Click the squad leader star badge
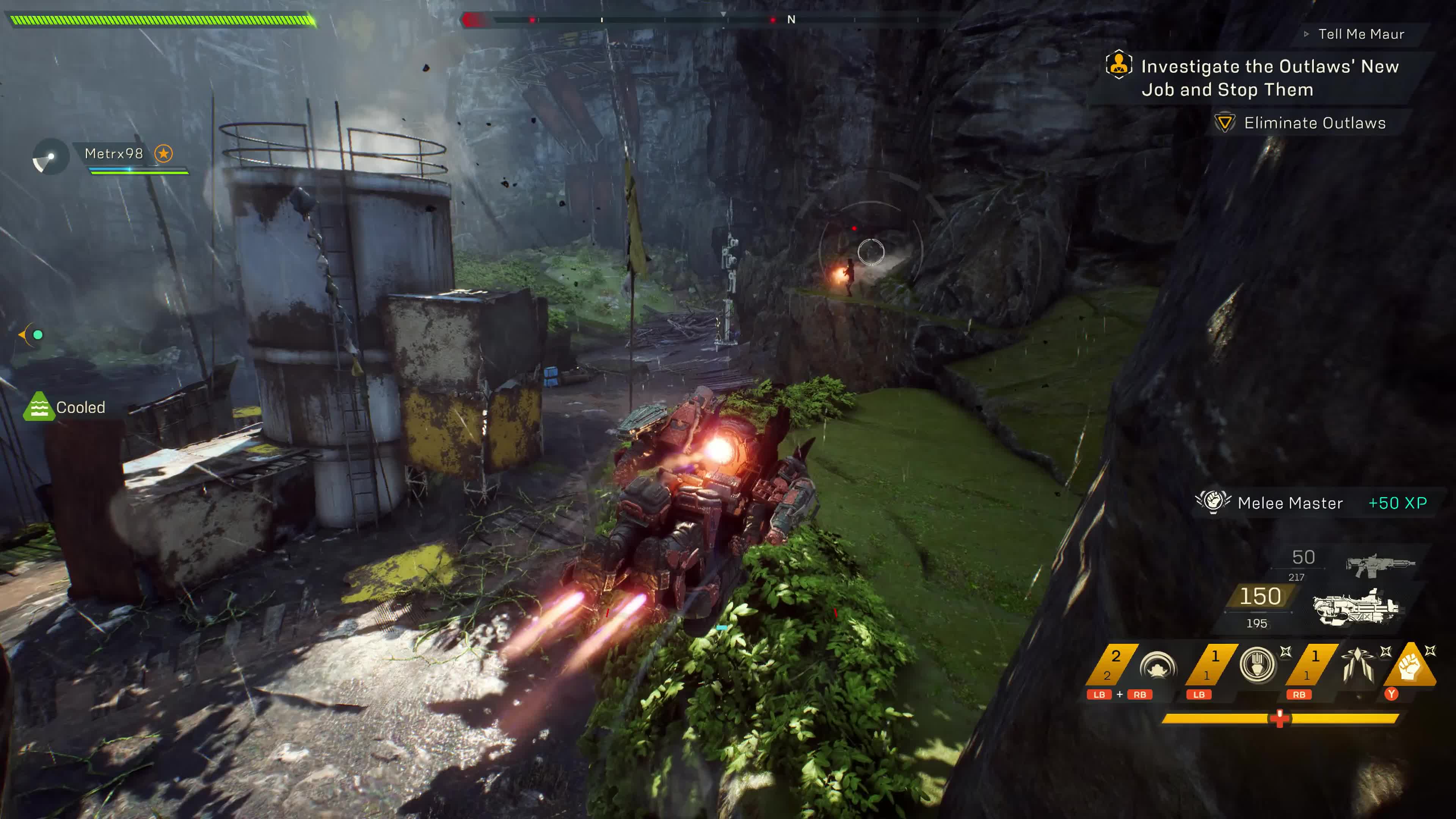The height and width of the screenshot is (819, 1456). pyautogui.click(x=164, y=154)
